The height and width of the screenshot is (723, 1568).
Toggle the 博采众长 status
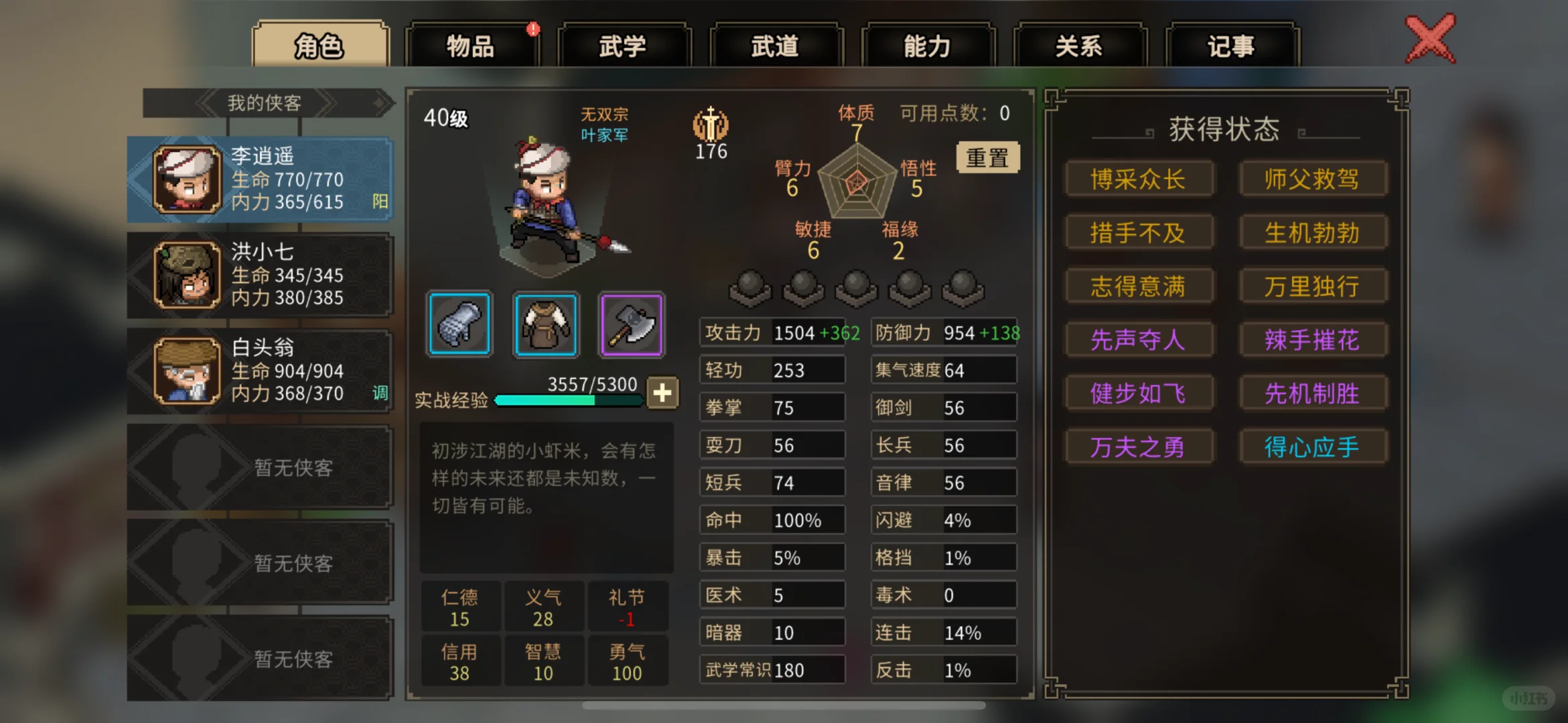point(1139,179)
